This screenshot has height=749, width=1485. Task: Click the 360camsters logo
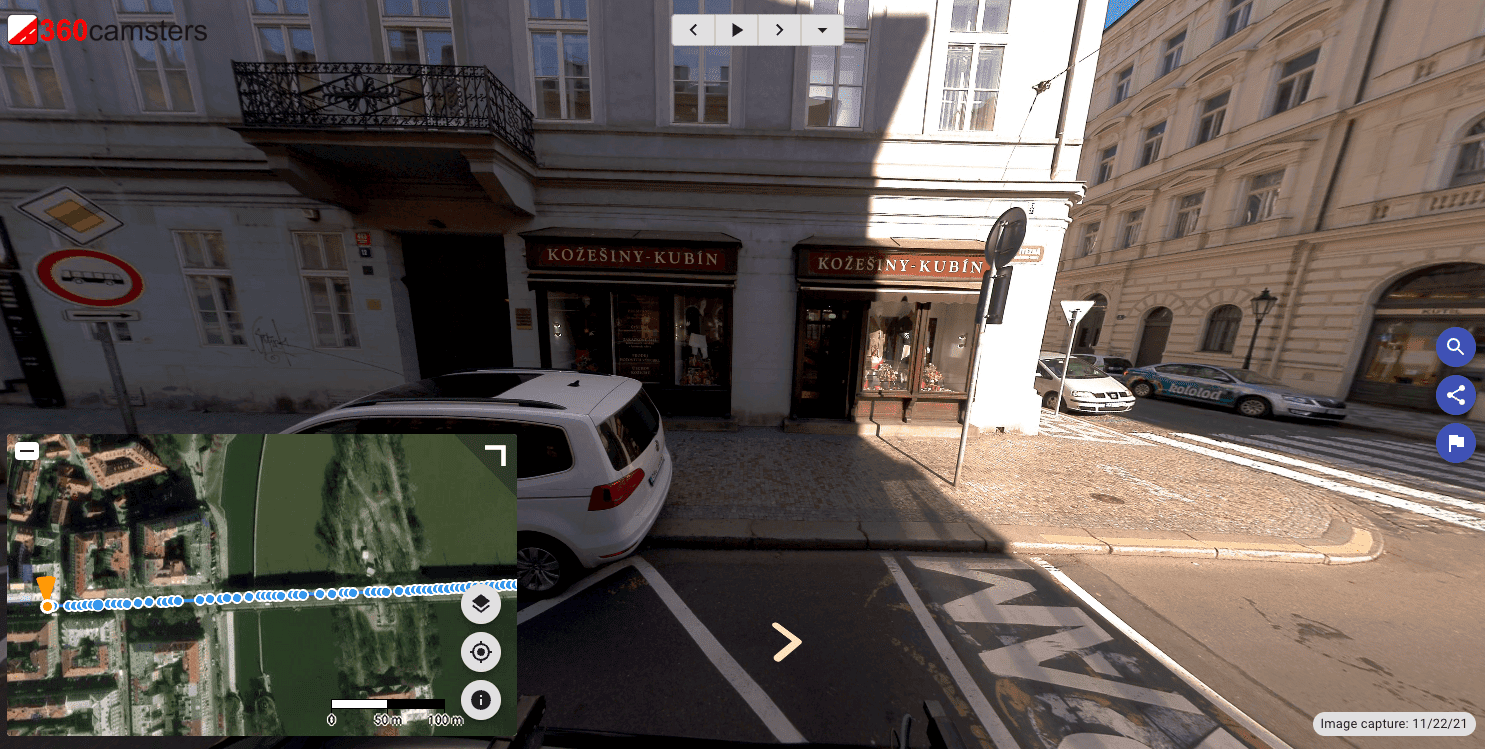point(107,30)
